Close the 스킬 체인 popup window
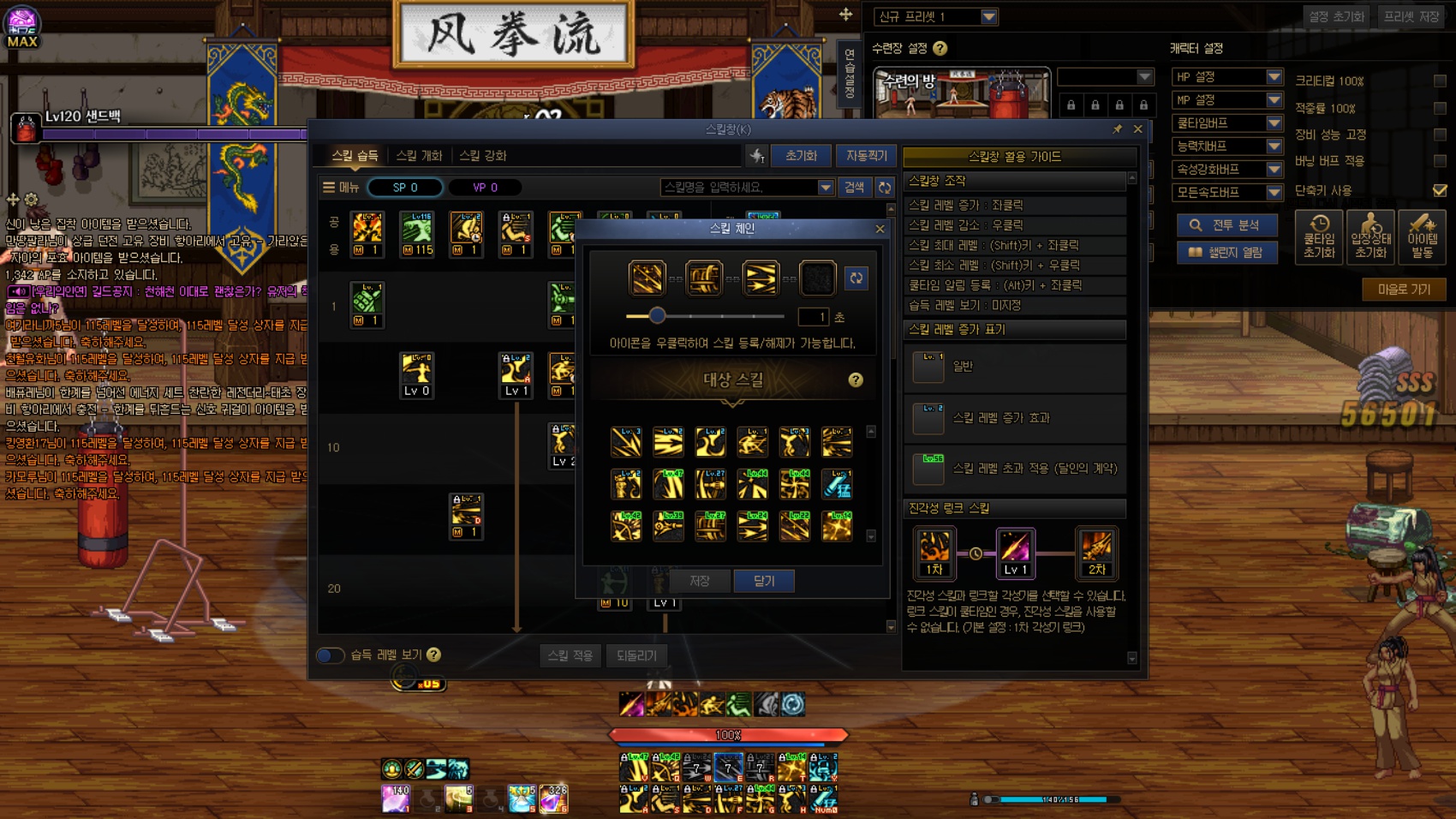Image resolution: width=1456 pixels, height=819 pixels. click(x=880, y=229)
